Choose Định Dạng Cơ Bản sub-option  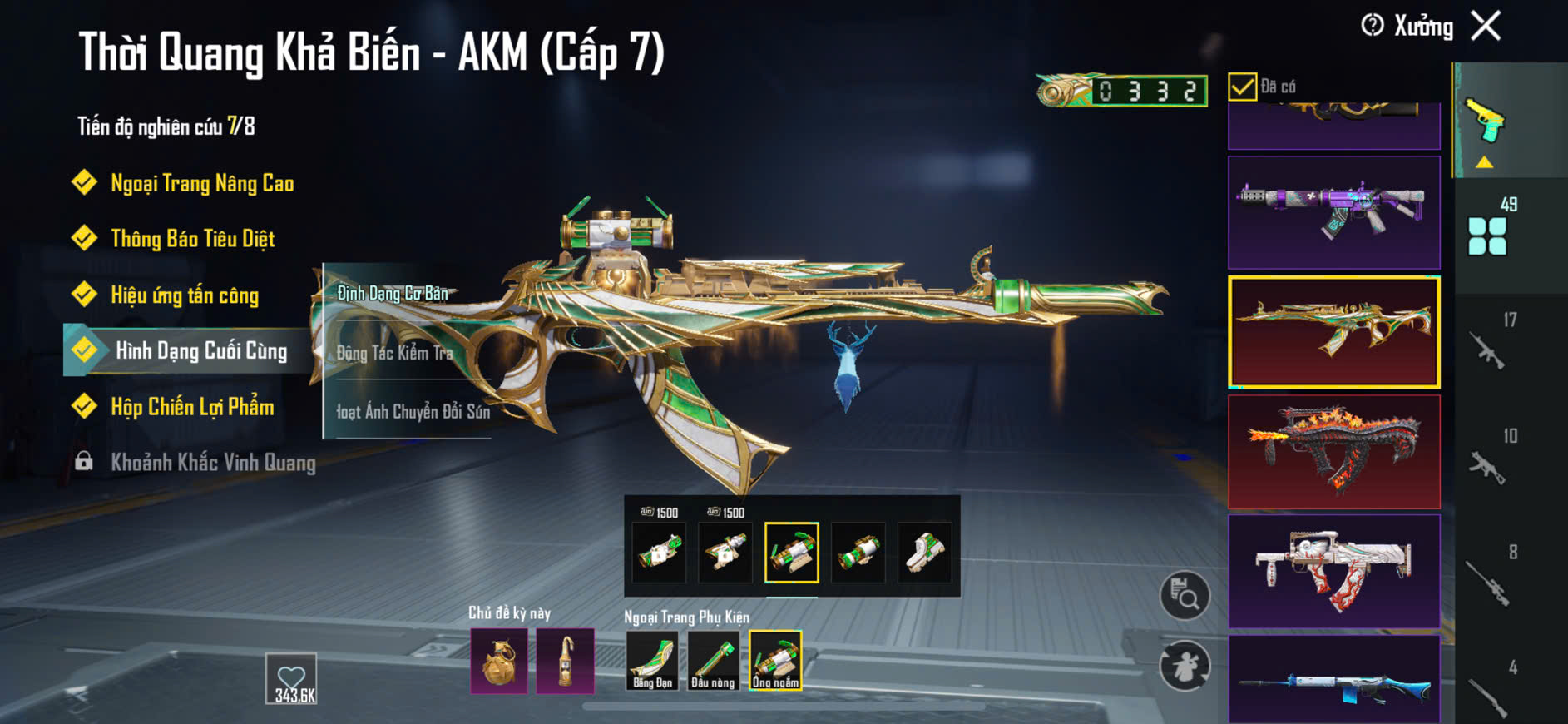pos(393,293)
